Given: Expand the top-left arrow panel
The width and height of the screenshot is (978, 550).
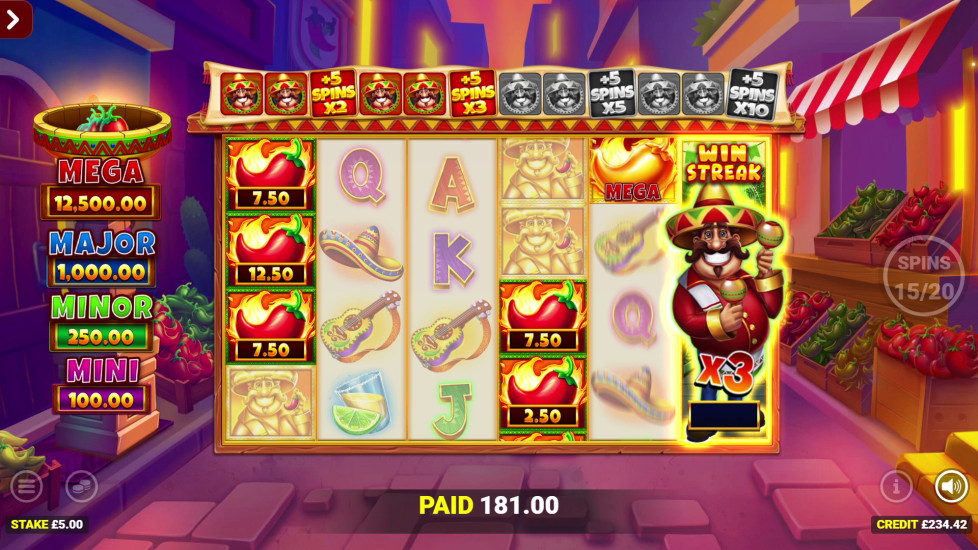Looking at the screenshot, I should pos(16,18).
